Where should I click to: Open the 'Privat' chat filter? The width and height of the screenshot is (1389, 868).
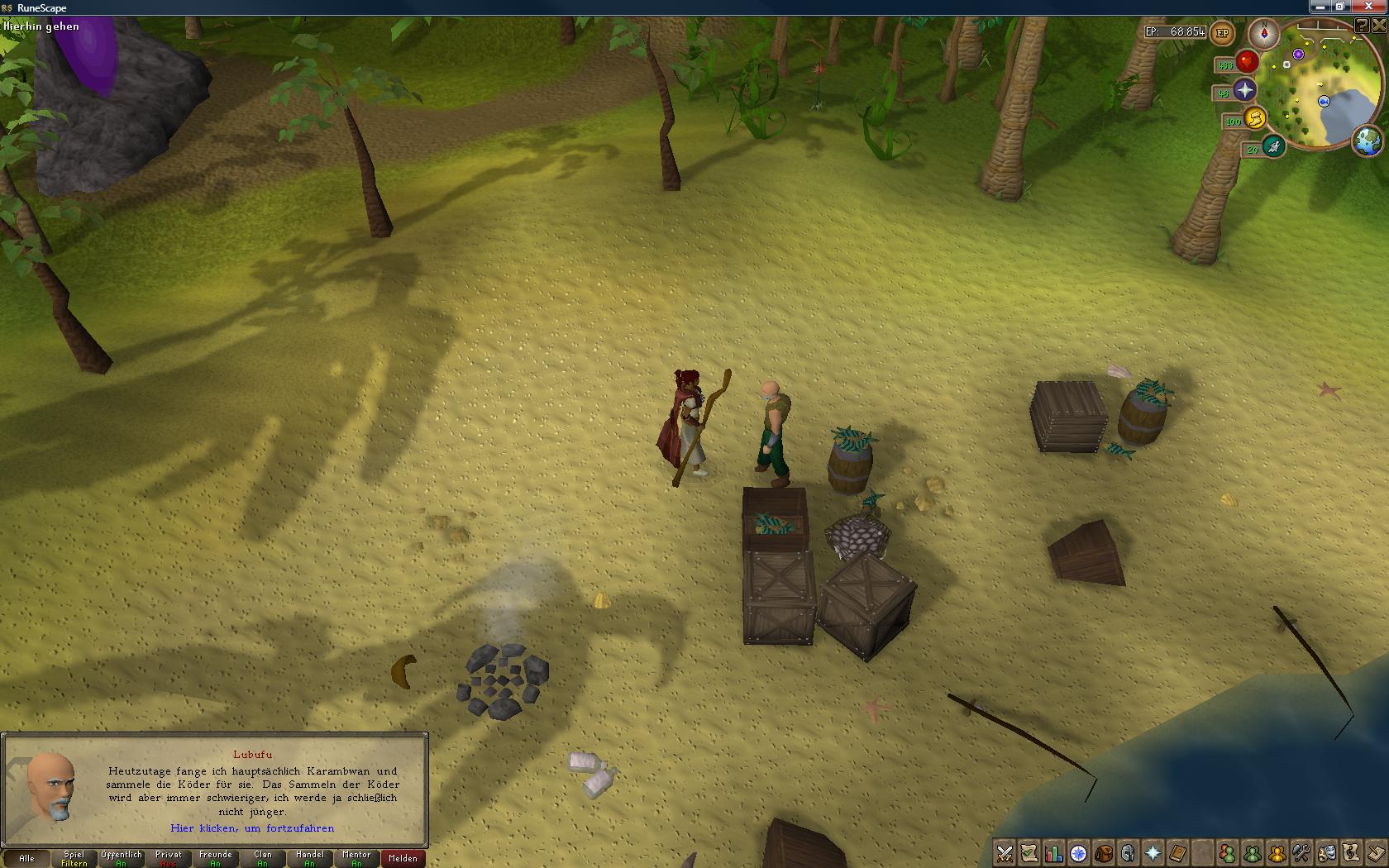[168, 858]
